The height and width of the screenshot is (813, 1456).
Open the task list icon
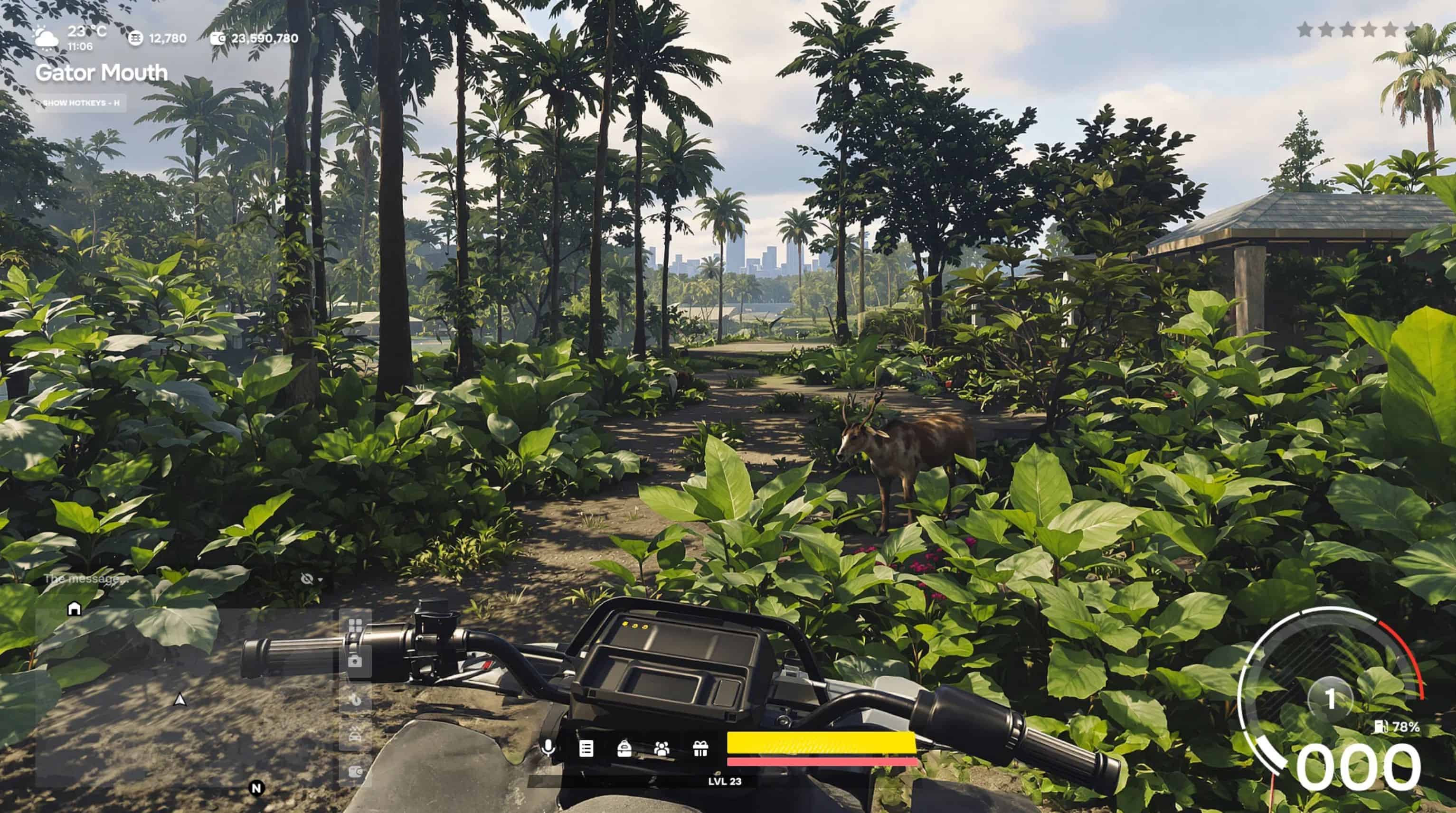point(586,748)
